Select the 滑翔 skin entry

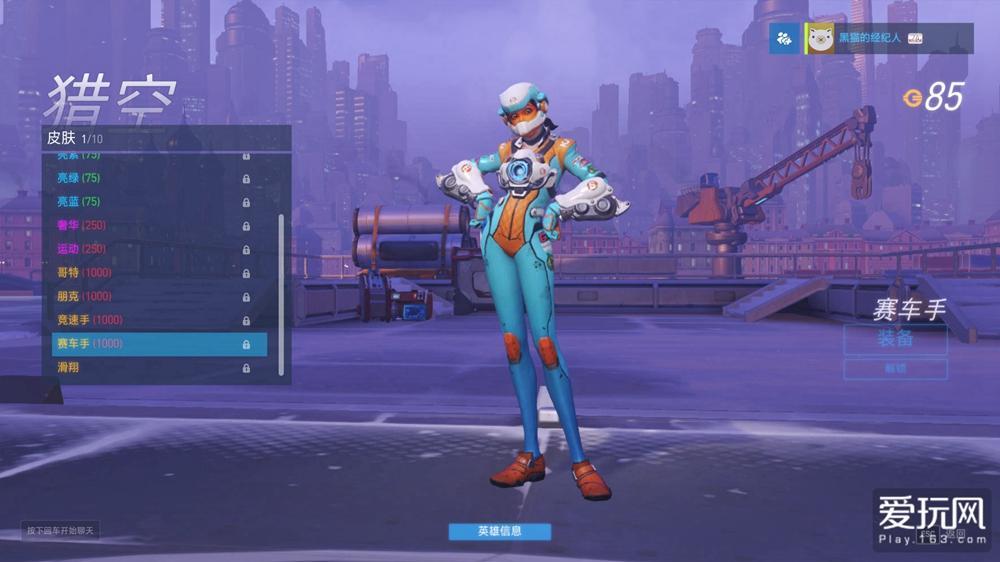click(150, 368)
